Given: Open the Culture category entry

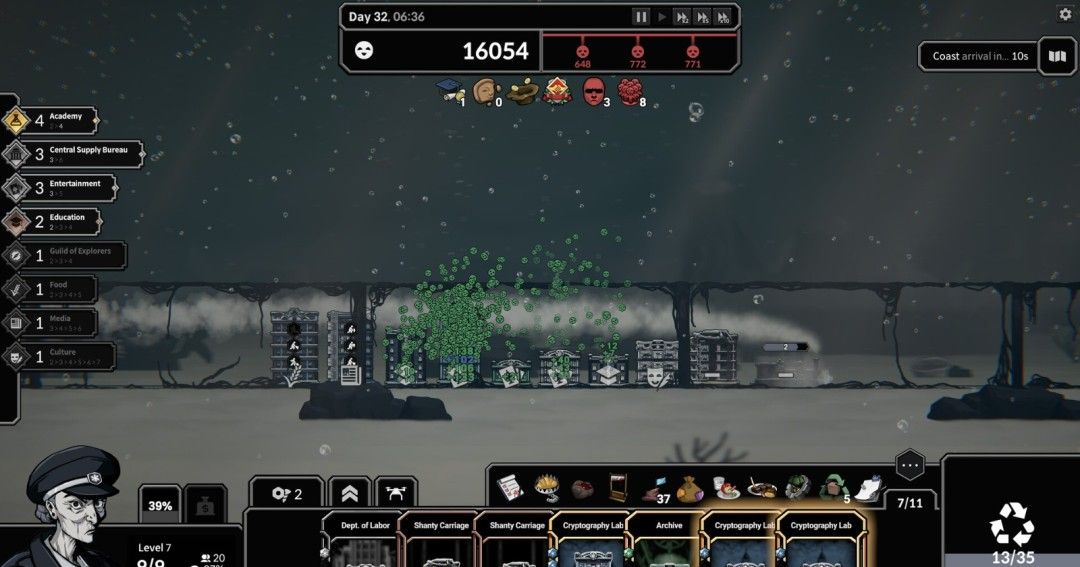Looking at the screenshot, I should coord(58,356).
